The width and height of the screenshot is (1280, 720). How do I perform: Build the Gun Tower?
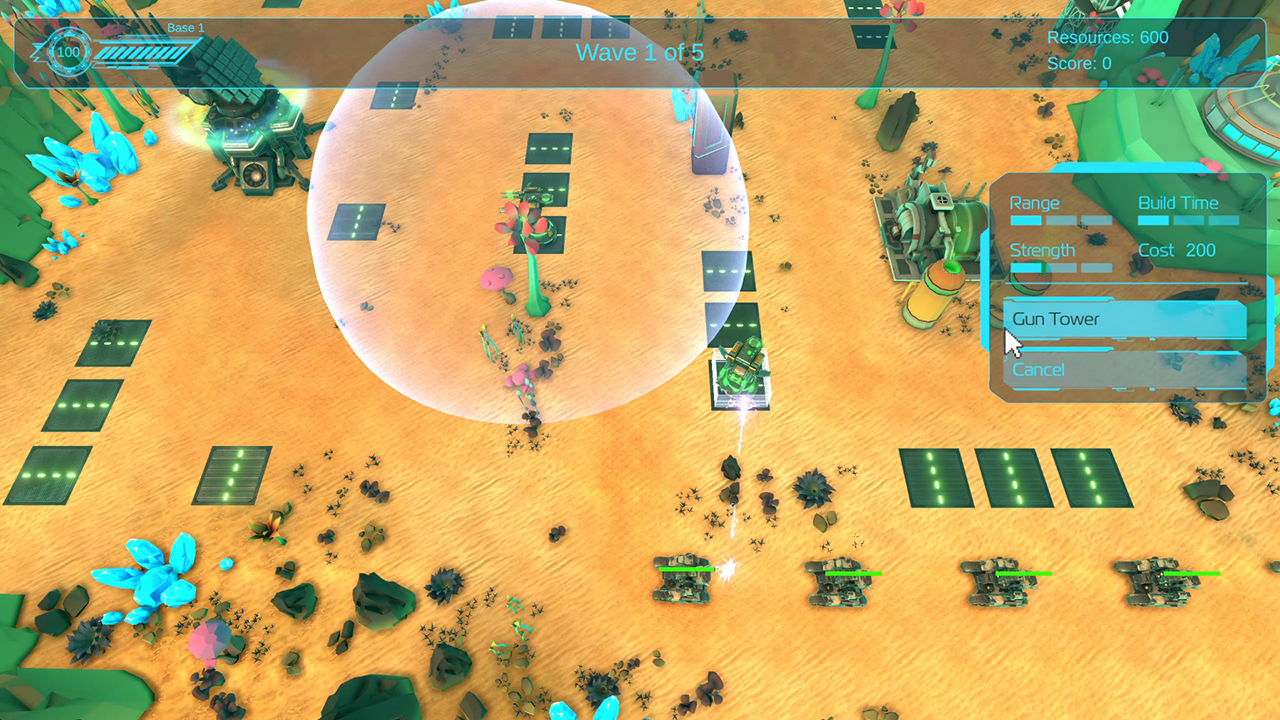[x=1125, y=320]
